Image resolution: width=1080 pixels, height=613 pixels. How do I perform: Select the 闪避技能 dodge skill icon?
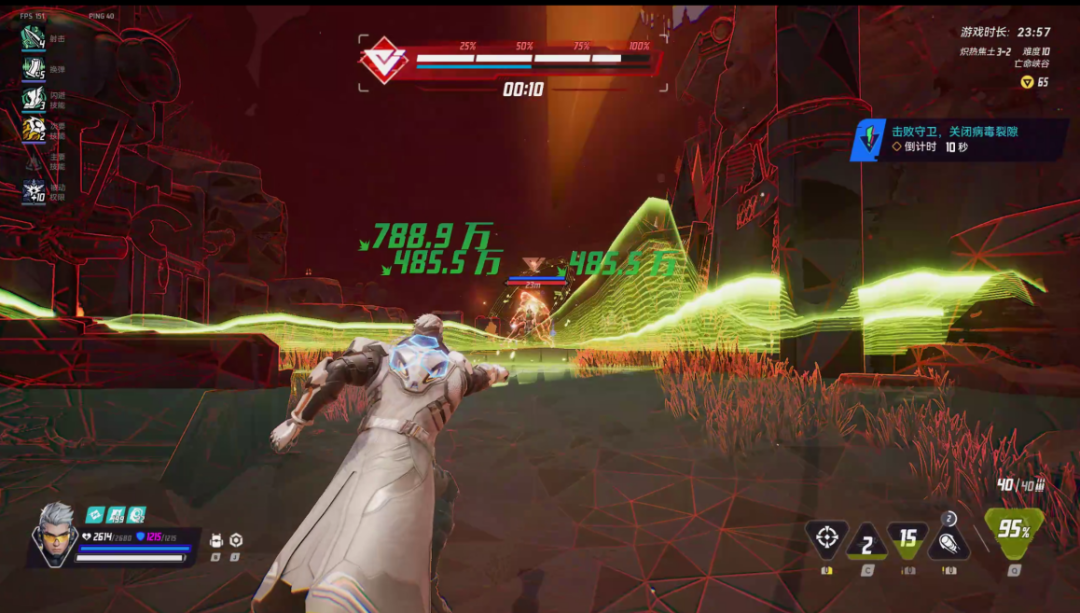34,98
